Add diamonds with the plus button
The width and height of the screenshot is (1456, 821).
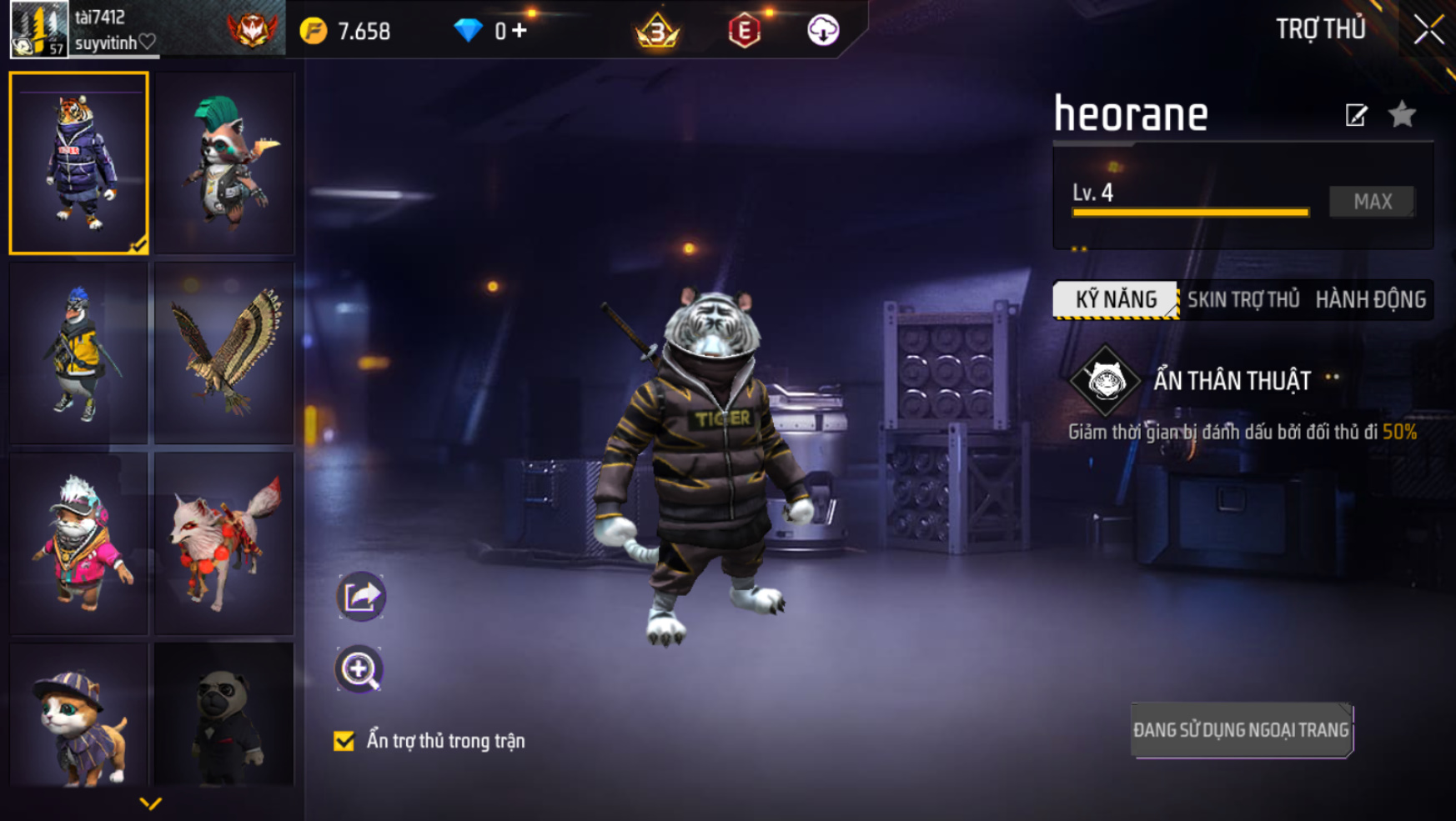coord(520,31)
